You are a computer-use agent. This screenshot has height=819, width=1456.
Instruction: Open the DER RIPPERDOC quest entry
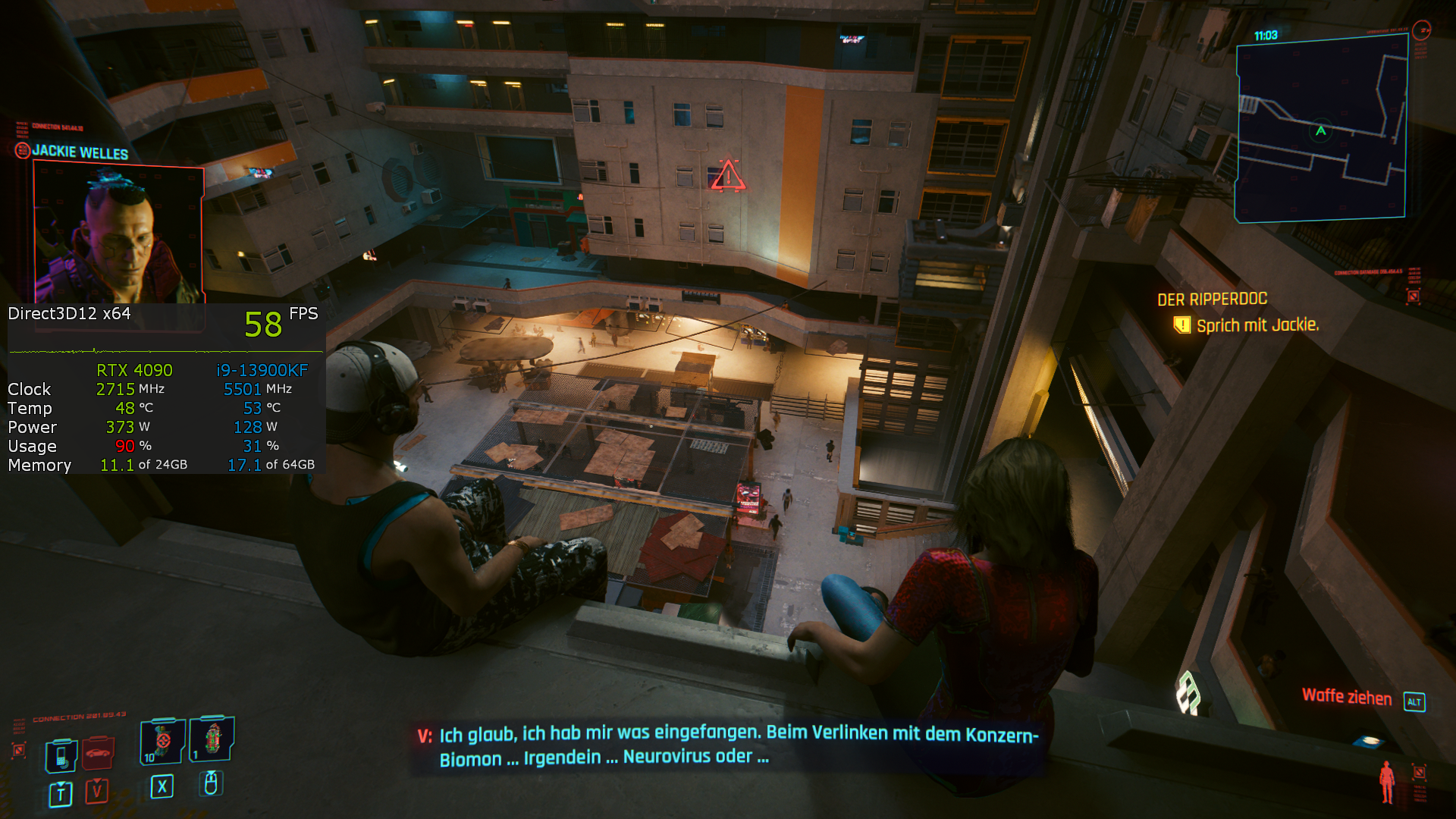[x=1212, y=299]
